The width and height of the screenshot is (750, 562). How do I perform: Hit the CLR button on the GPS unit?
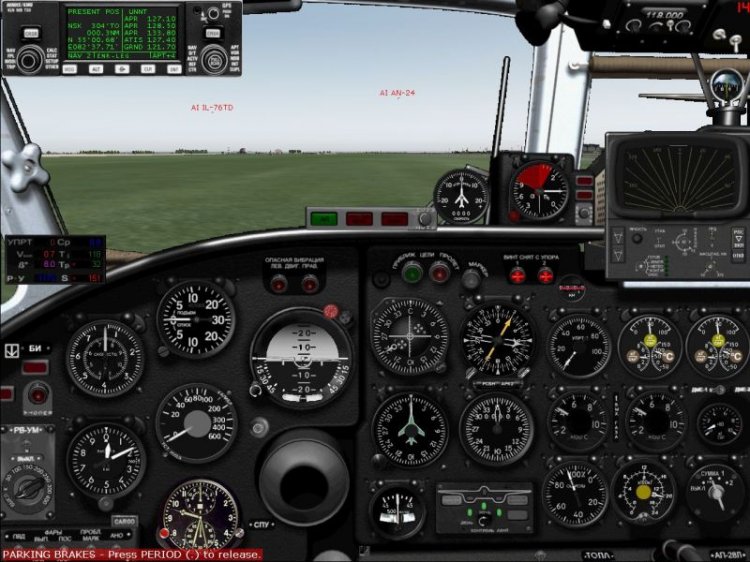[x=147, y=69]
